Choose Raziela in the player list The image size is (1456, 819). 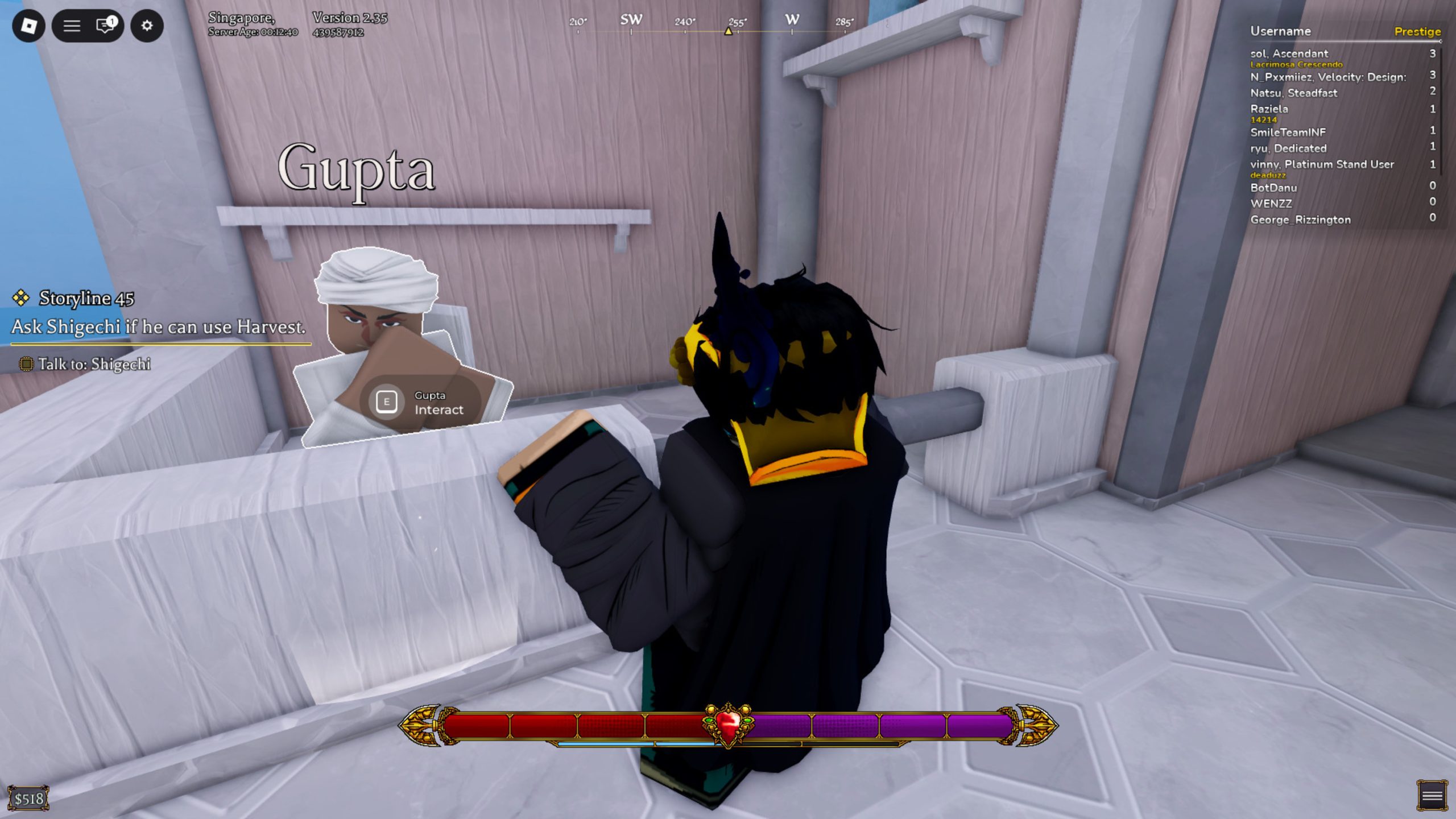[x=1269, y=109]
